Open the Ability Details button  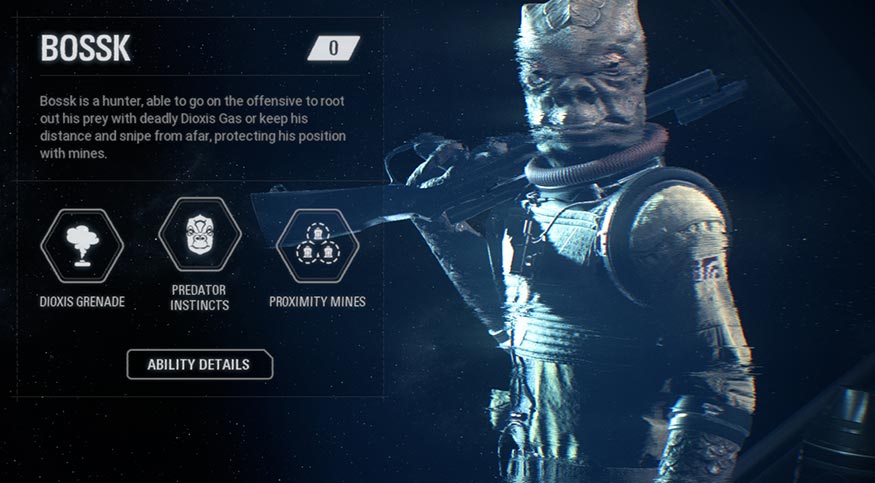(x=199, y=364)
